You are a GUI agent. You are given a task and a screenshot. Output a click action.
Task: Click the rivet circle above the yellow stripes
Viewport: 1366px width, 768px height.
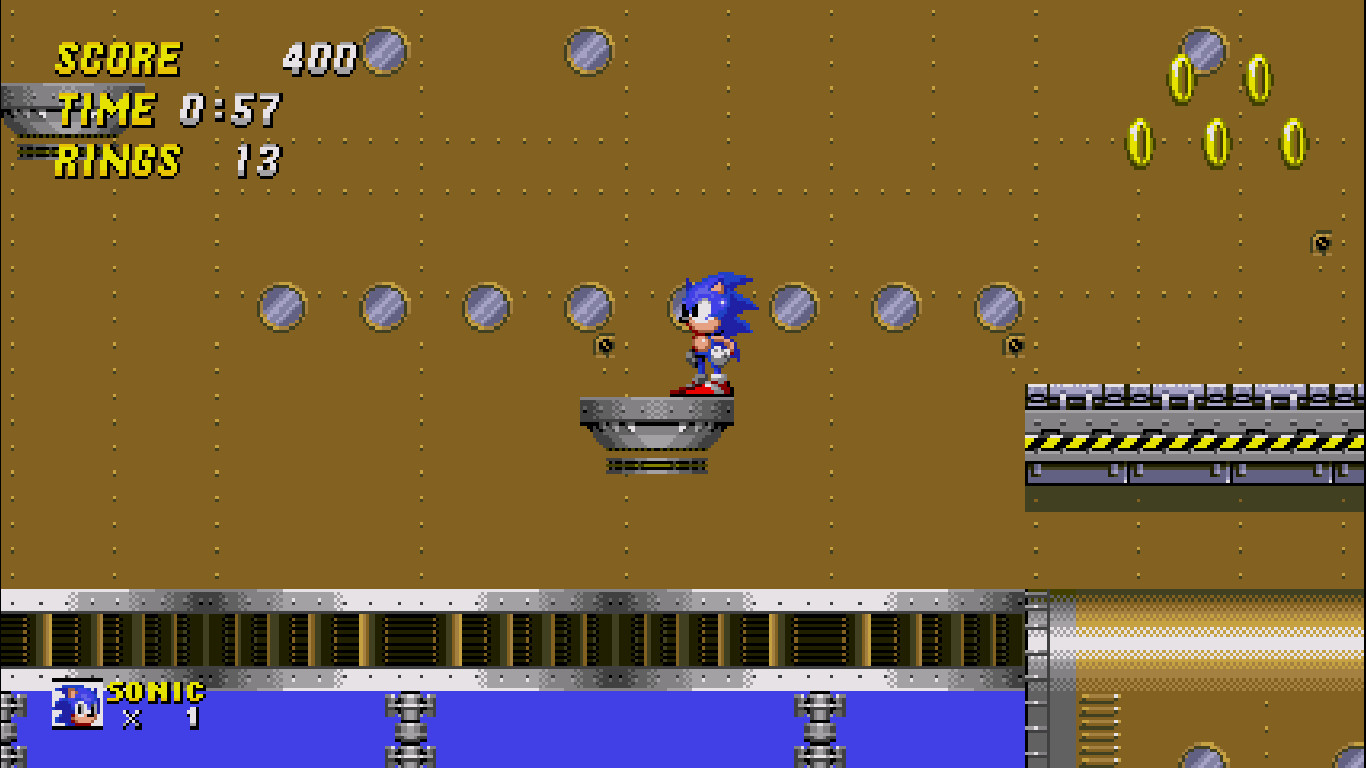click(997, 307)
